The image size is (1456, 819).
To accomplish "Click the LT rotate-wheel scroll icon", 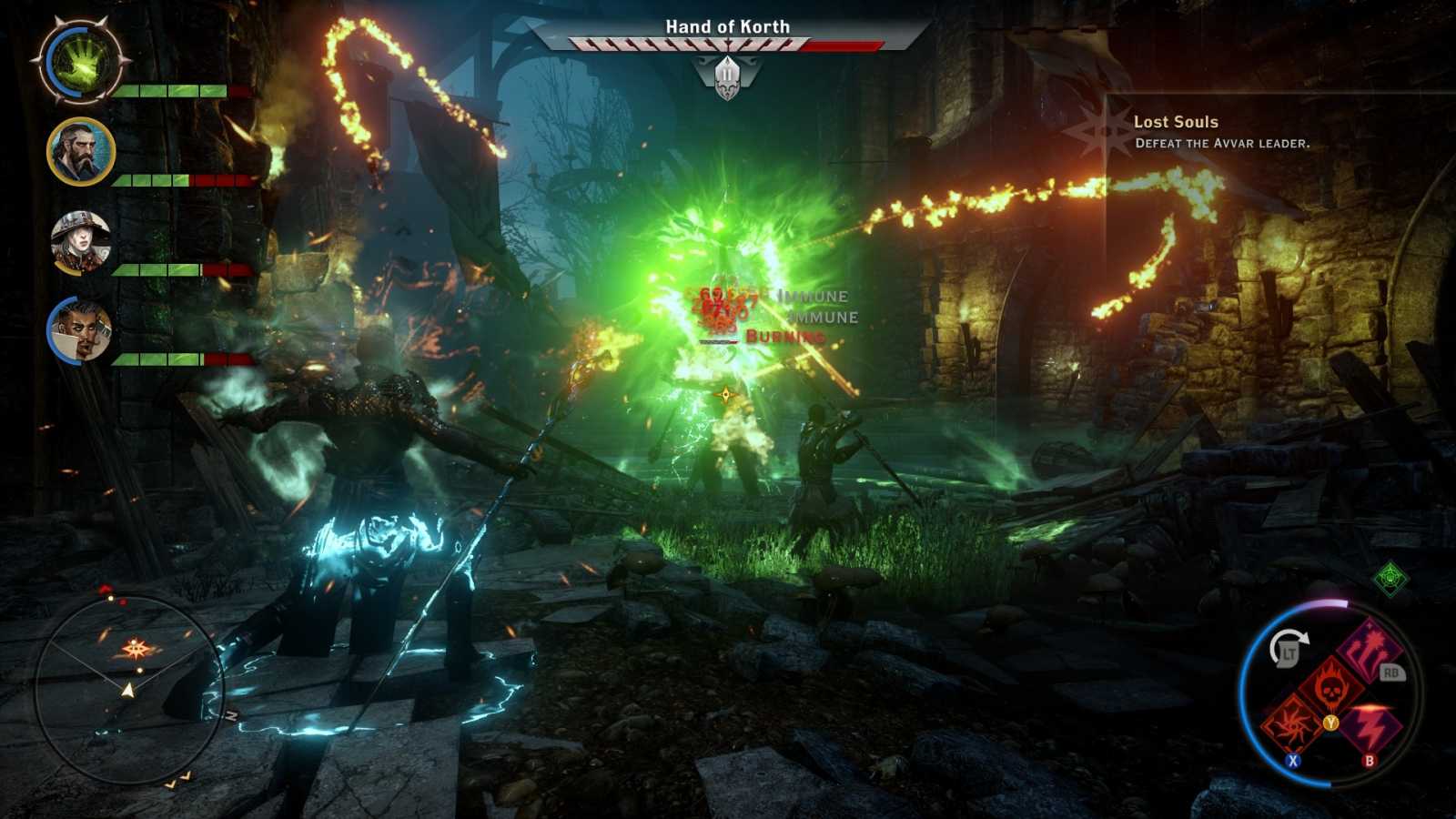I will pyautogui.click(x=1290, y=648).
